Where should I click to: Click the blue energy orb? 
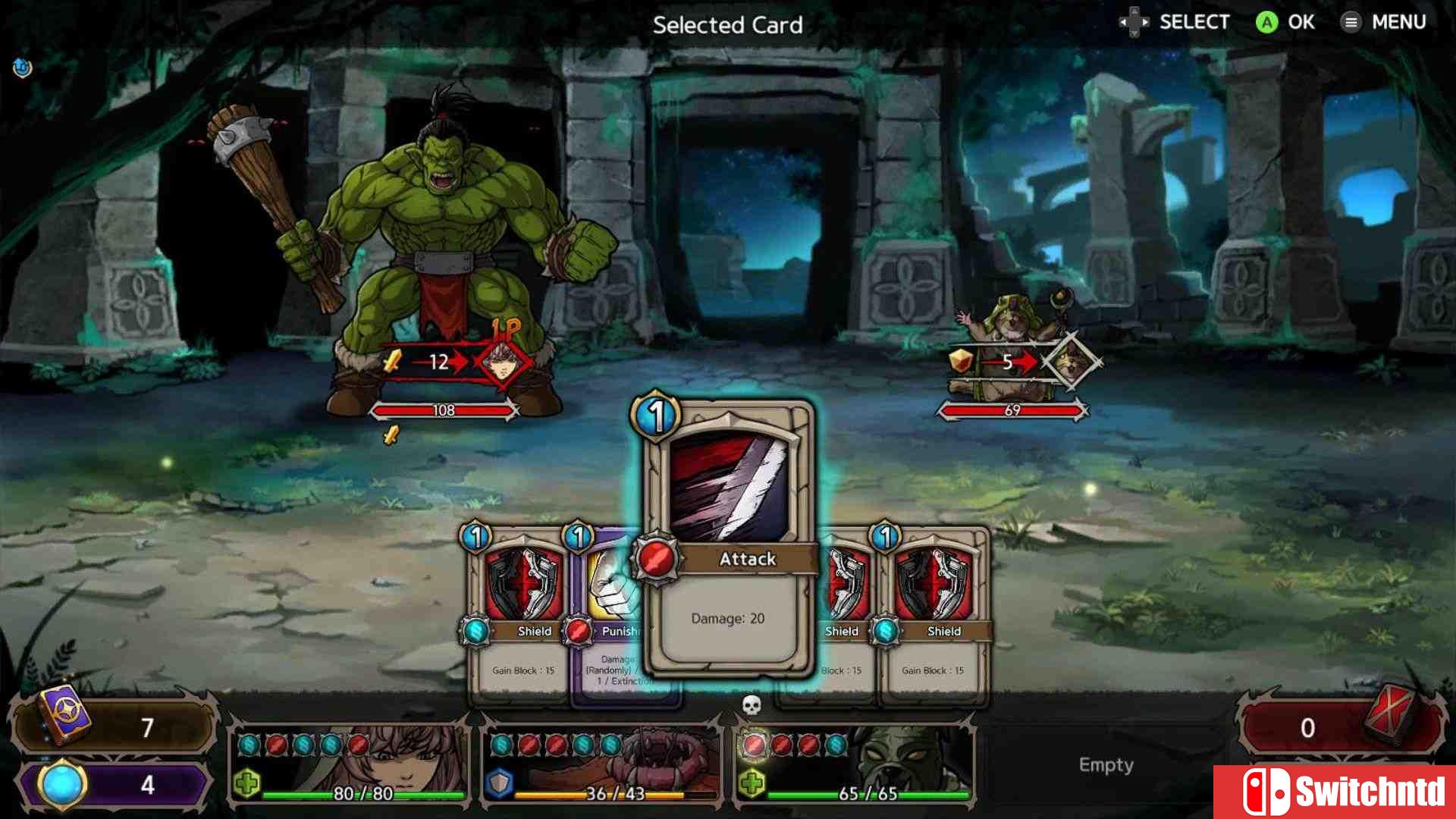click(x=62, y=785)
